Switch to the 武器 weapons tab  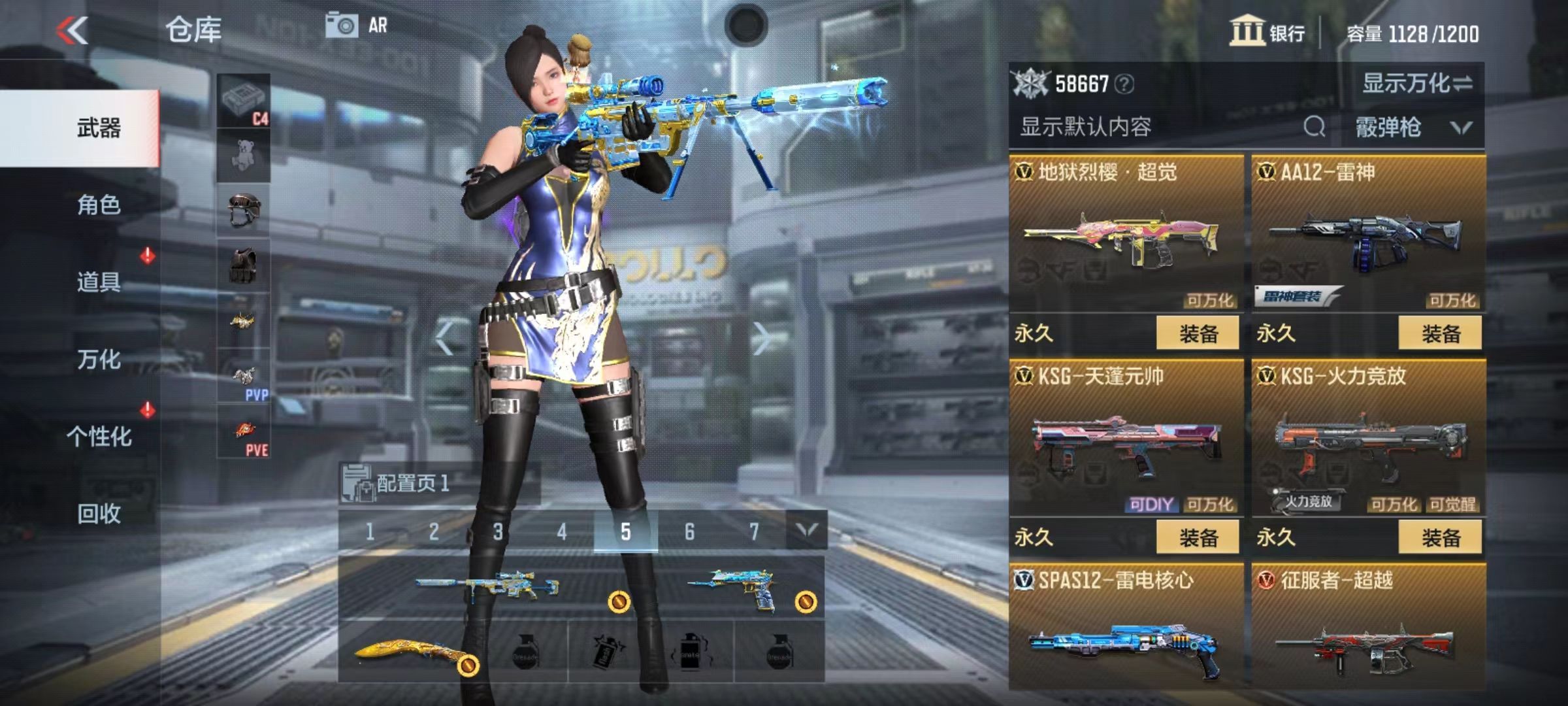[x=98, y=127]
